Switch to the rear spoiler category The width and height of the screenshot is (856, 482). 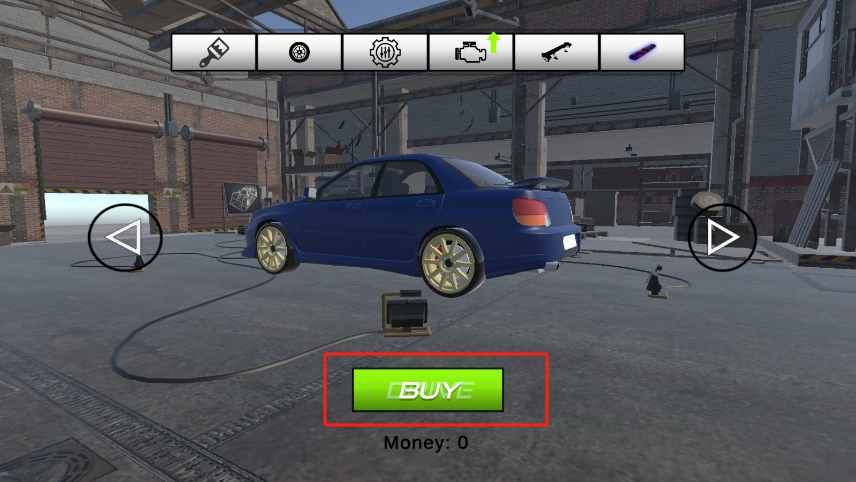pos(556,52)
